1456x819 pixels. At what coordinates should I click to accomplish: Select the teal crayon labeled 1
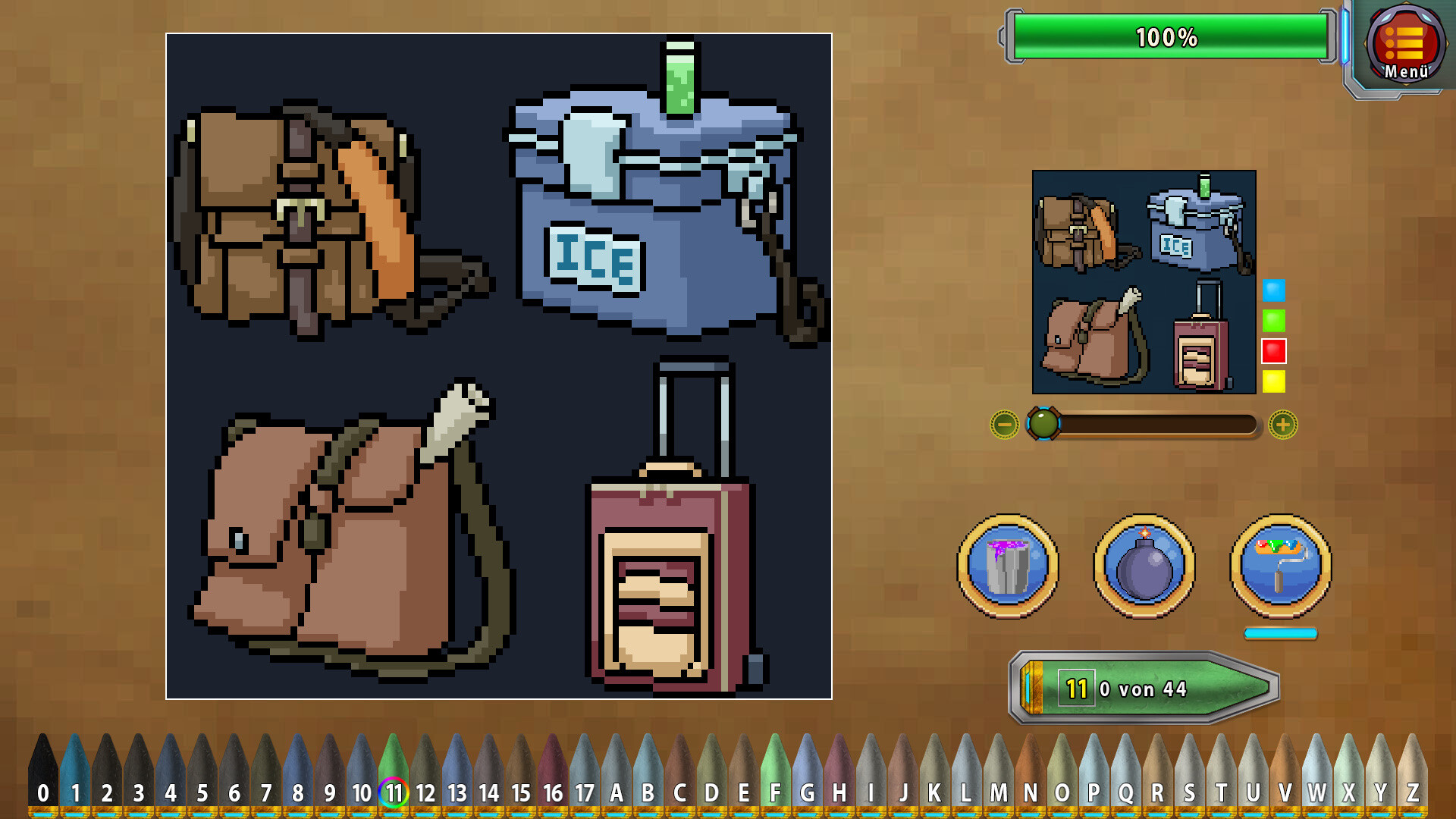point(75,792)
